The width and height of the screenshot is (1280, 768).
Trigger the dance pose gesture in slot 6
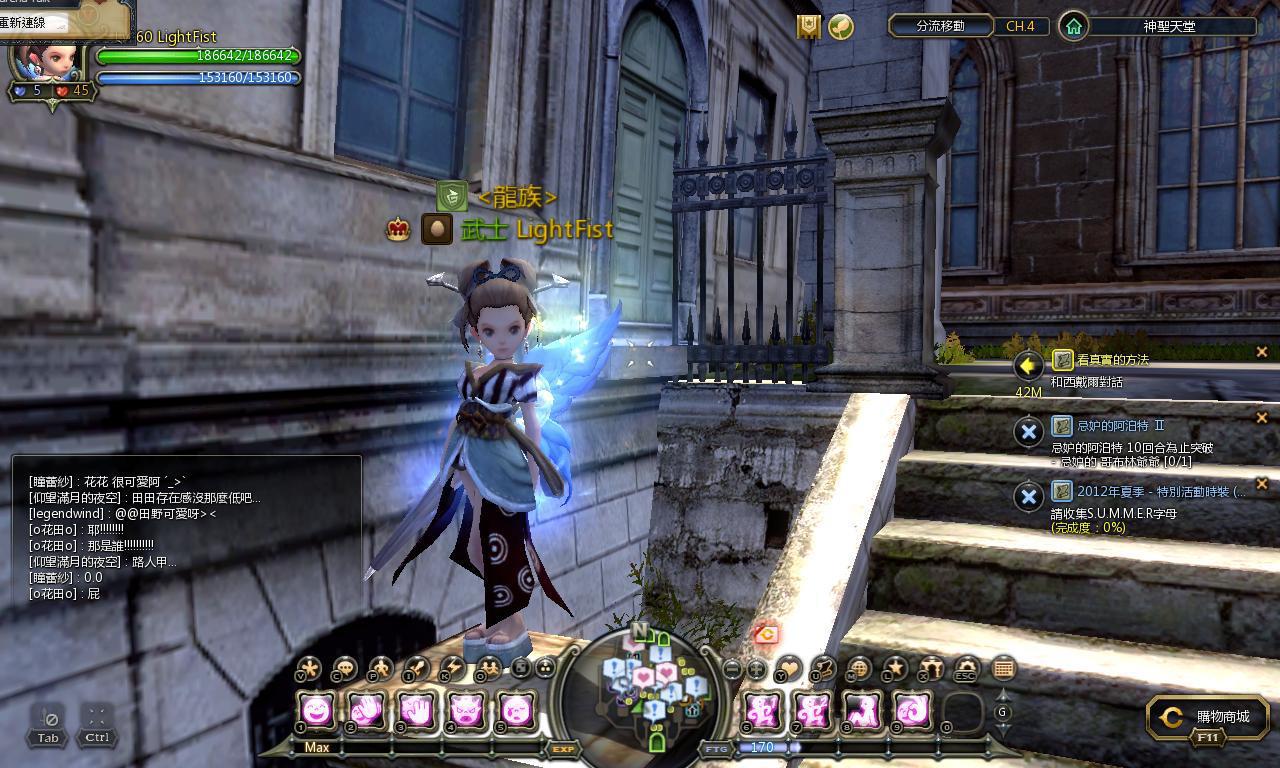pyautogui.click(x=763, y=711)
